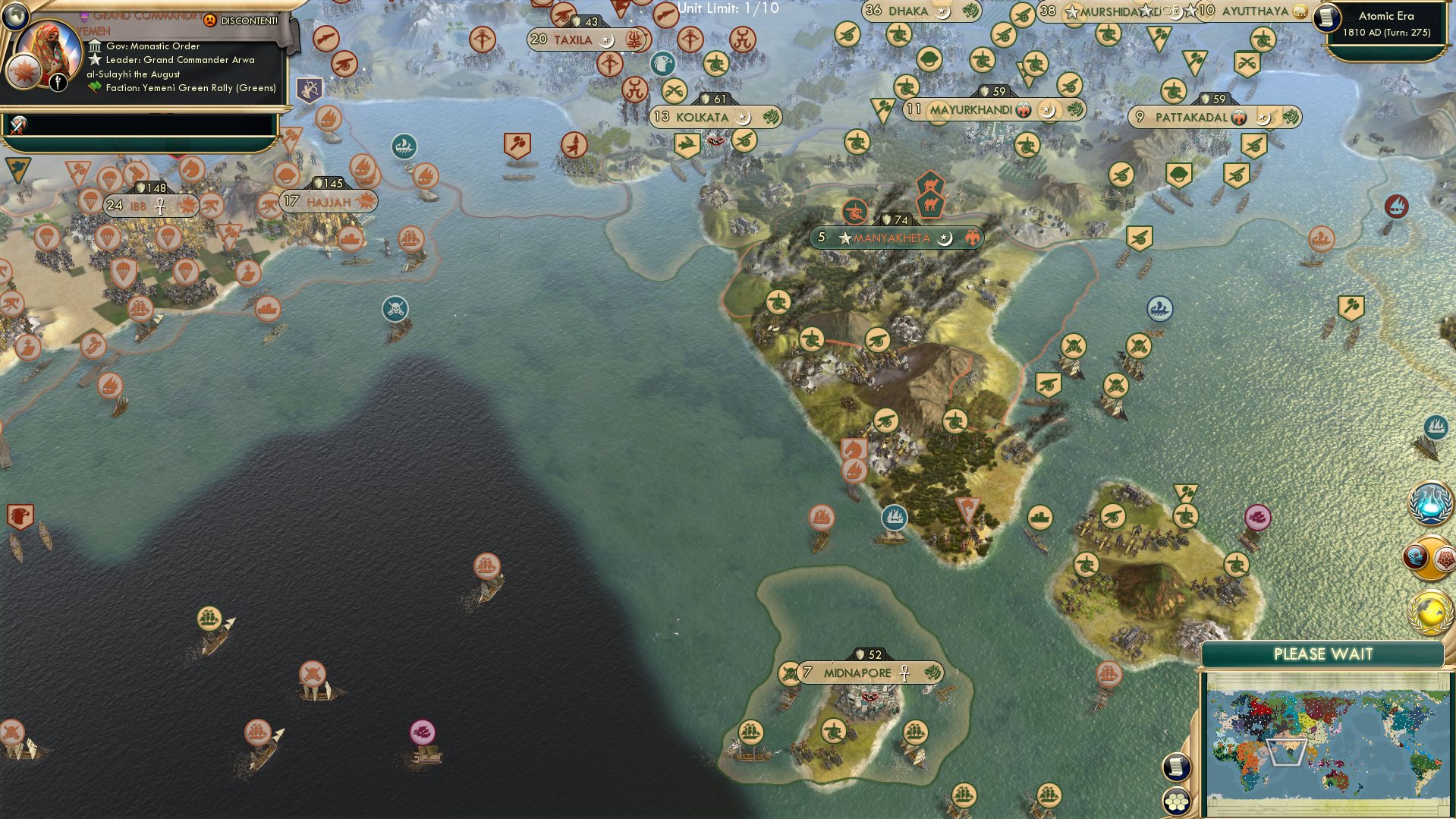Select the teal pirate ship marker in the ocean
Viewport: 1456px width, 819px height.
(396, 310)
